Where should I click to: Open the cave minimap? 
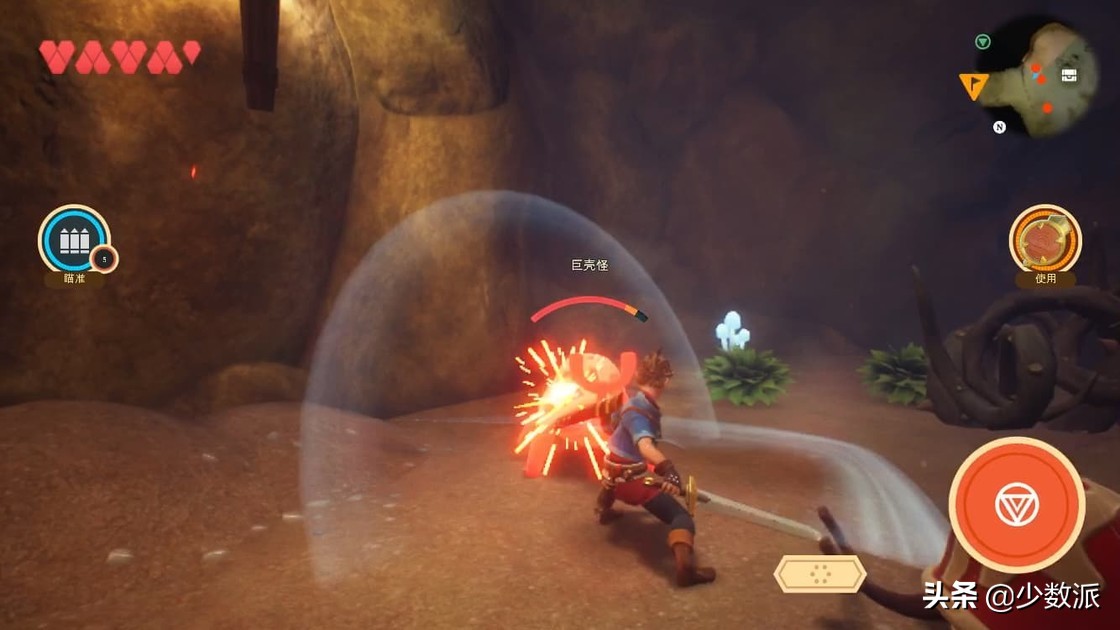click(1045, 80)
